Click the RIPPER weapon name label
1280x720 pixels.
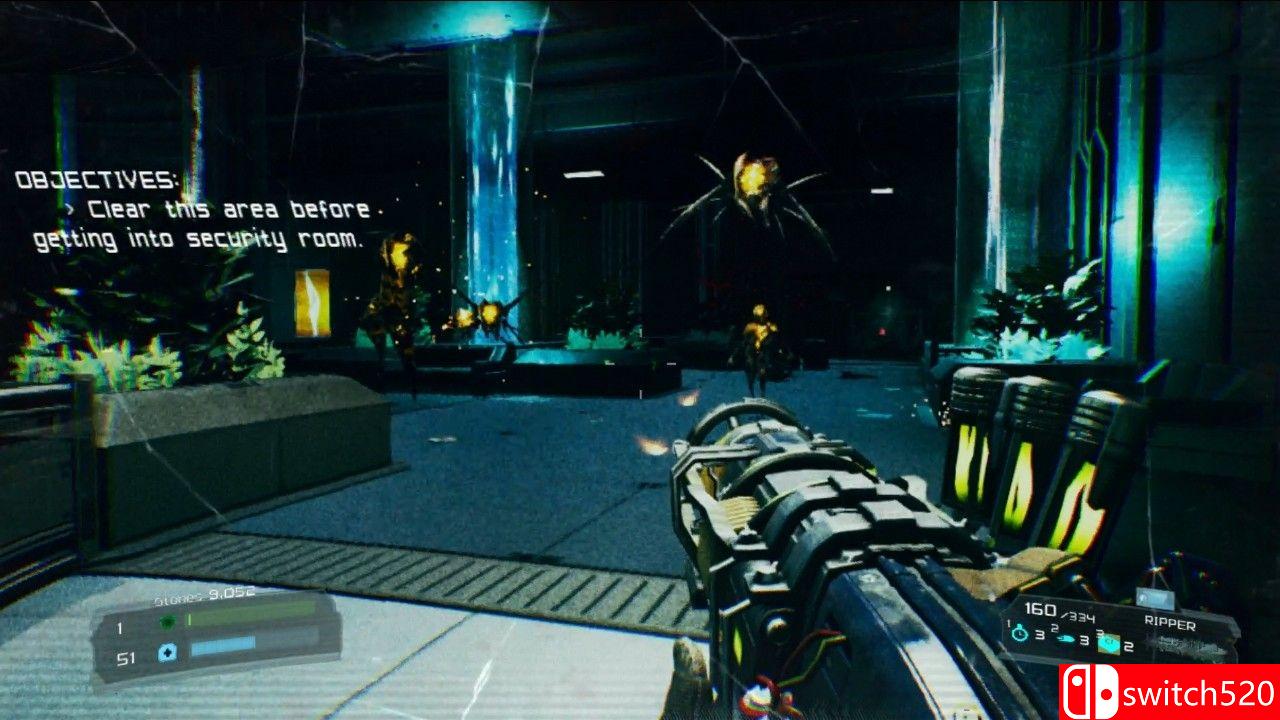click(1170, 622)
